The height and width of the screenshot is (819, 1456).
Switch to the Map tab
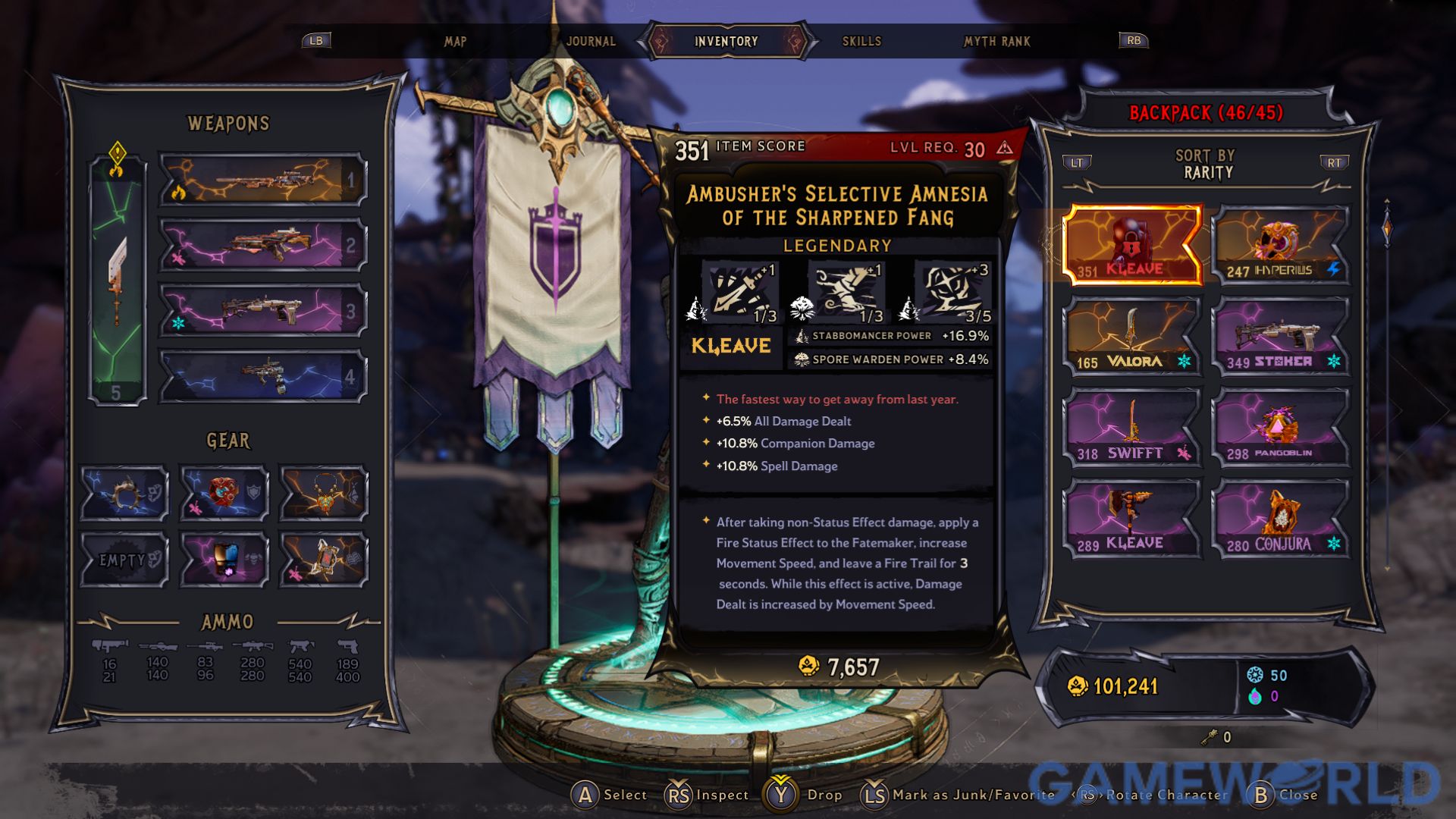coord(455,41)
